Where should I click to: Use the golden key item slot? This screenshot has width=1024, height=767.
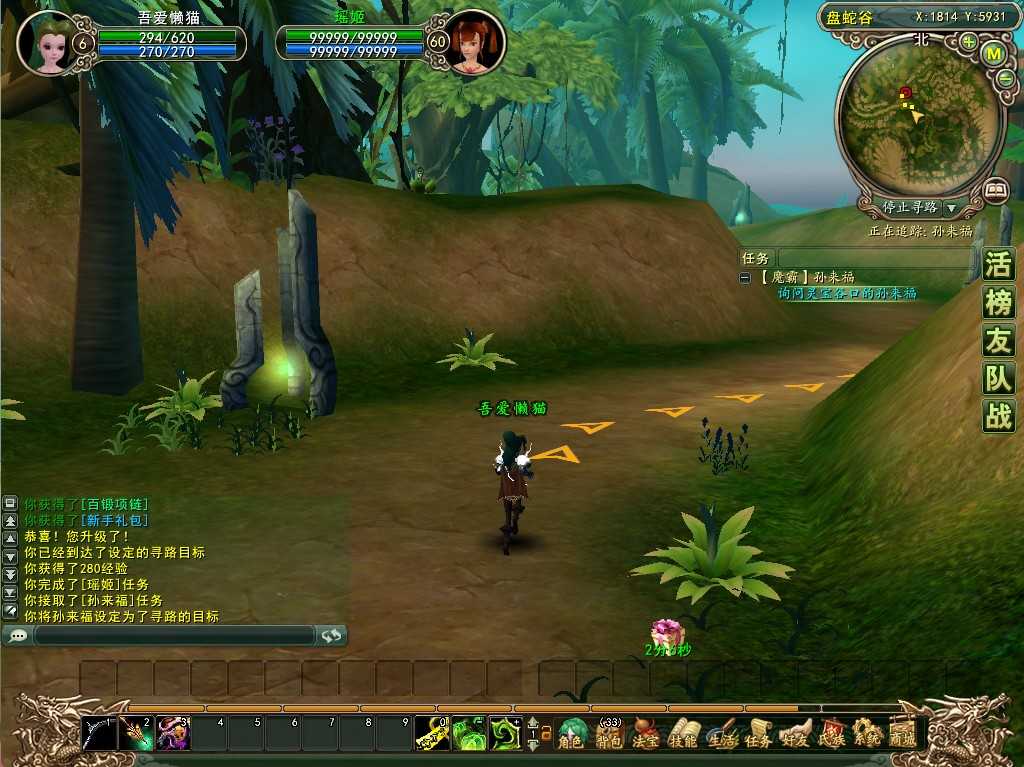coord(432,734)
